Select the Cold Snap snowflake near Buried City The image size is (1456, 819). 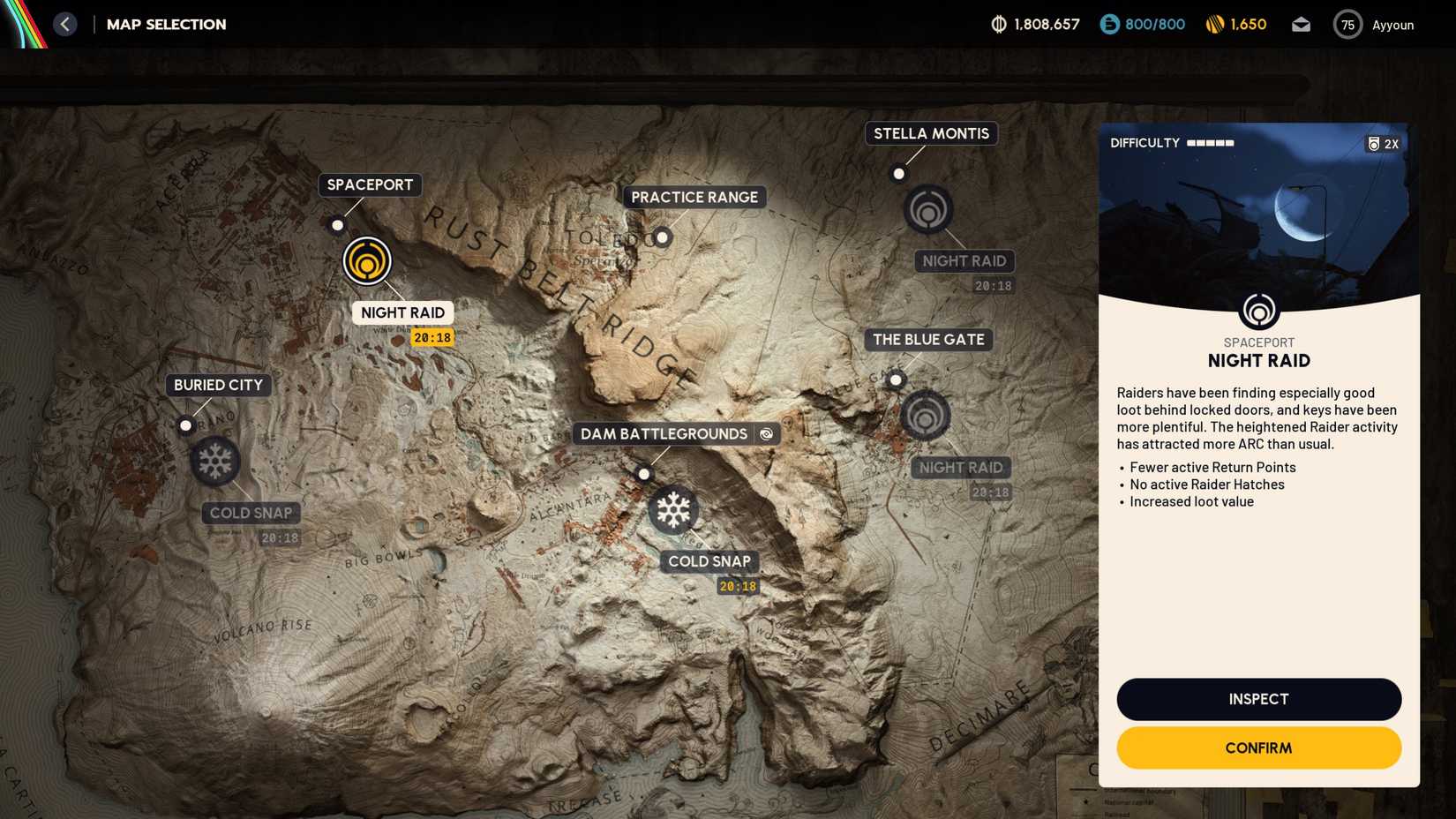(216, 460)
